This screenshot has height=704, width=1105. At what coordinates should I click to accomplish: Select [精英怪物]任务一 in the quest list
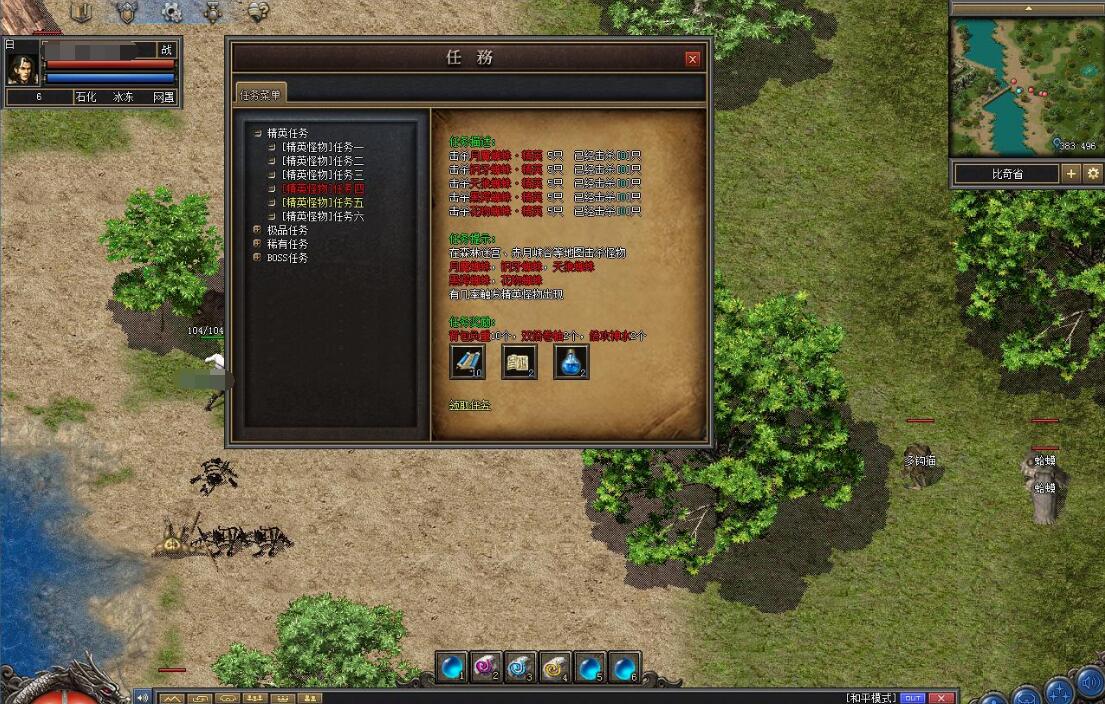tap(322, 147)
